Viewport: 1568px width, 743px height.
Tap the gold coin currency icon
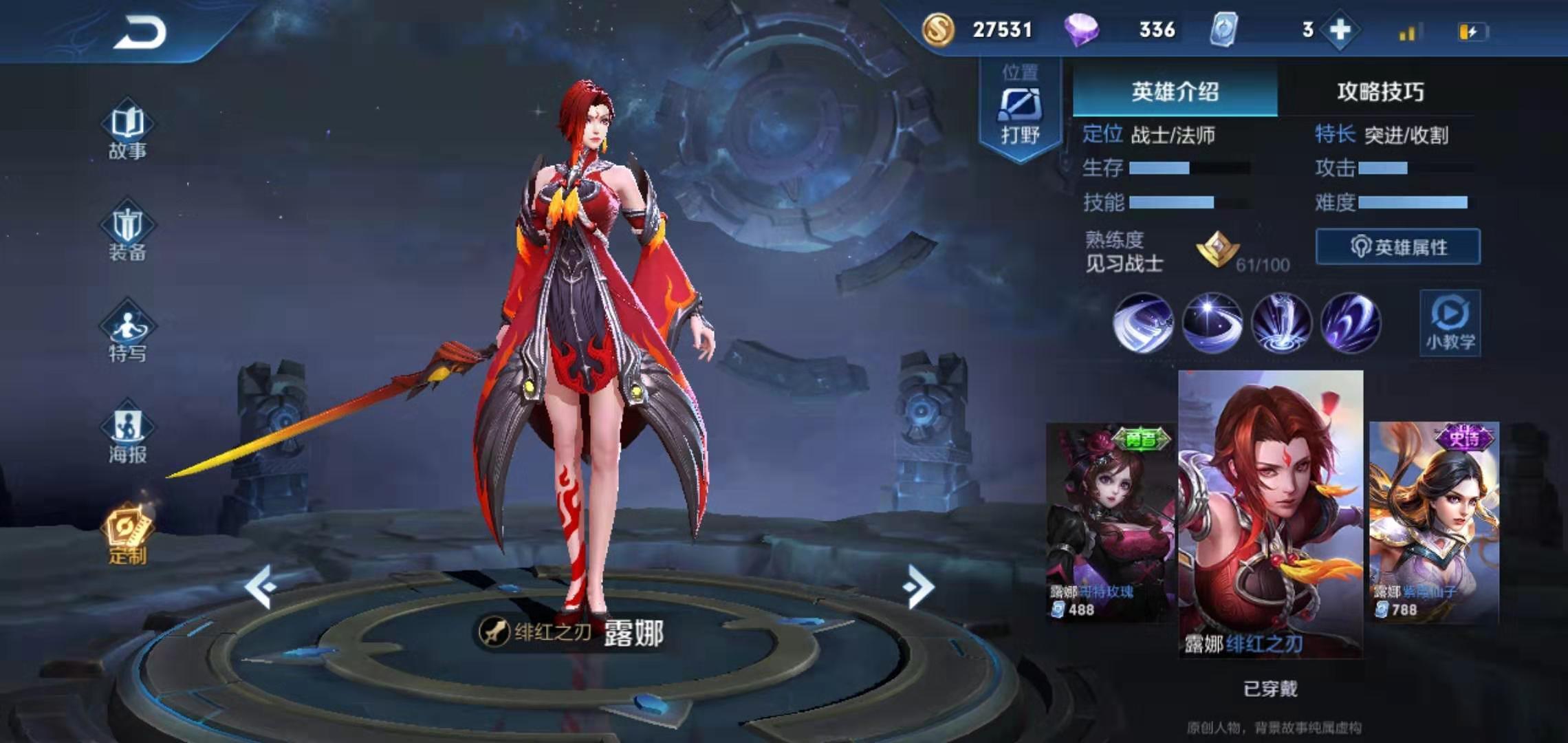(x=937, y=30)
